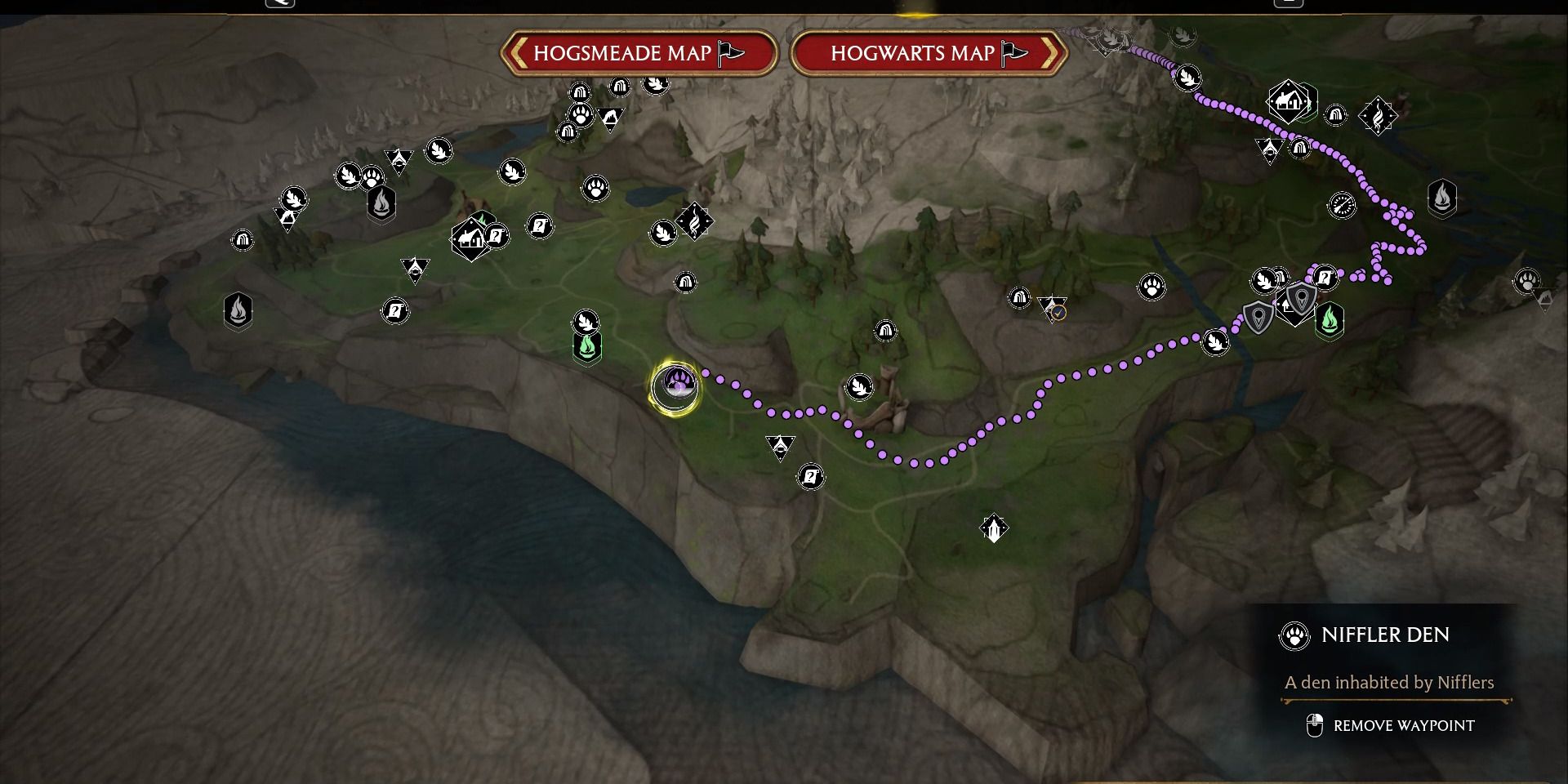Image resolution: width=1568 pixels, height=784 pixels.
Task: Open the quest scroll icon near the western hamlet
Action: (x=496, y=234)
